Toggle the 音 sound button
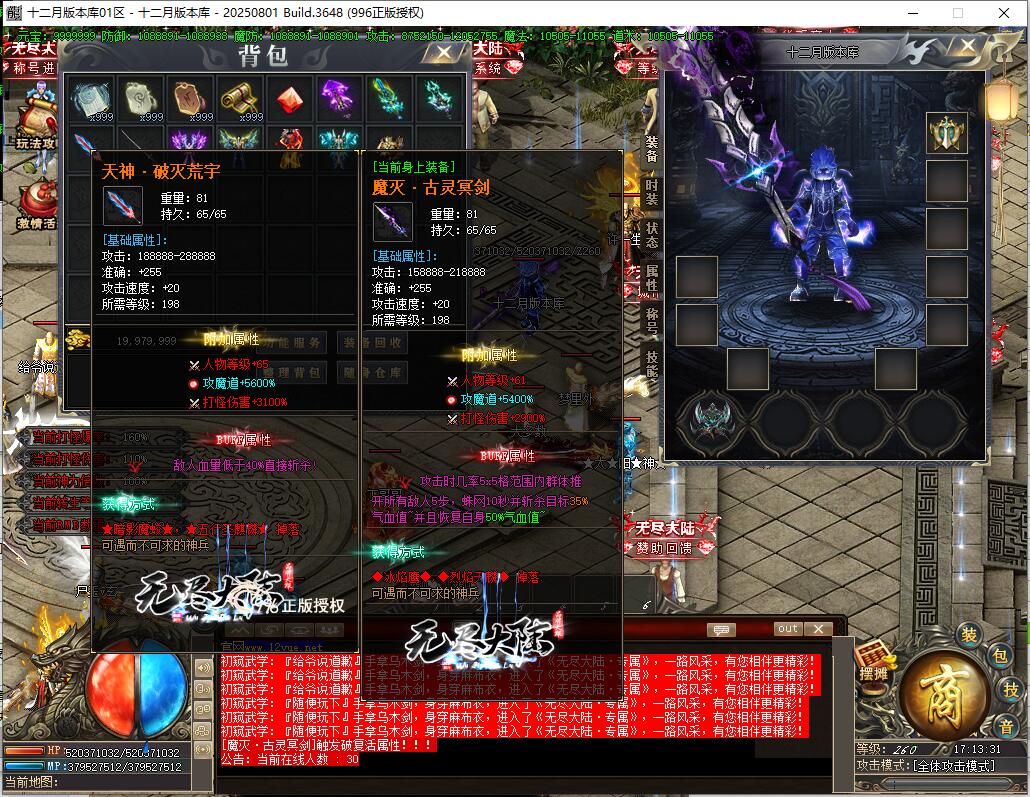The width and height of the screenshot is (1030, 797). point(1004,725)
